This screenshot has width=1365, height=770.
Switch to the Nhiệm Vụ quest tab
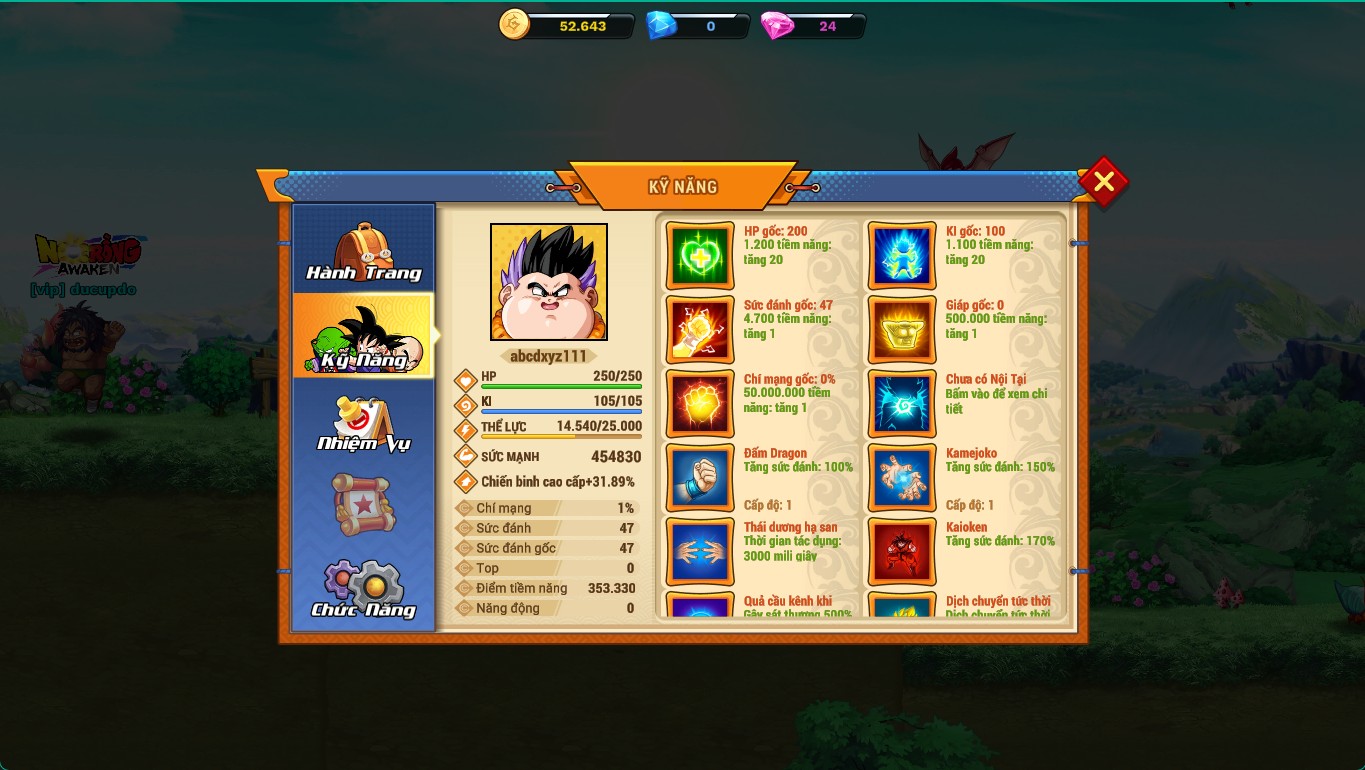coord(363,423)
